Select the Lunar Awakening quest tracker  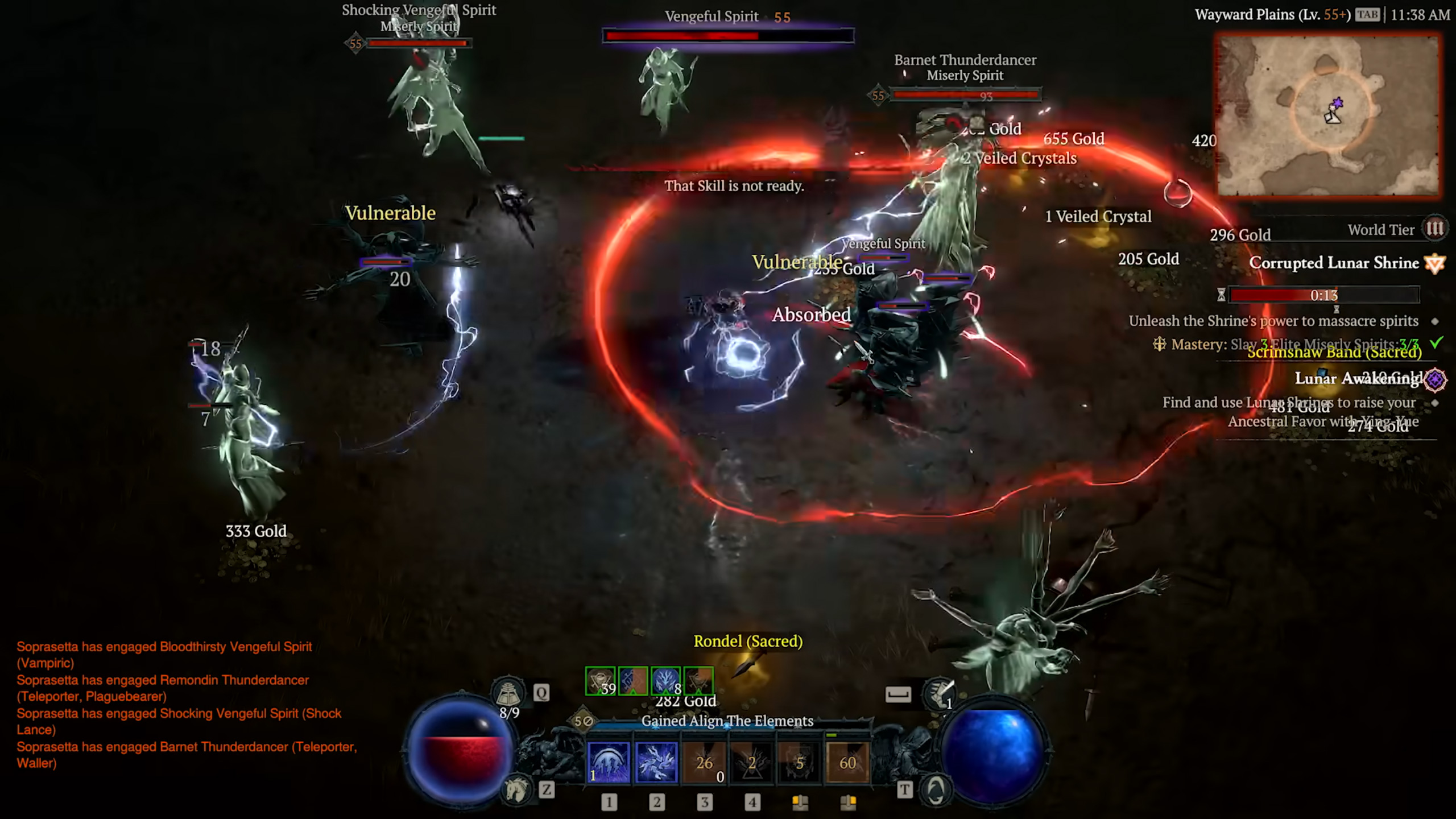pos(1356,379)
